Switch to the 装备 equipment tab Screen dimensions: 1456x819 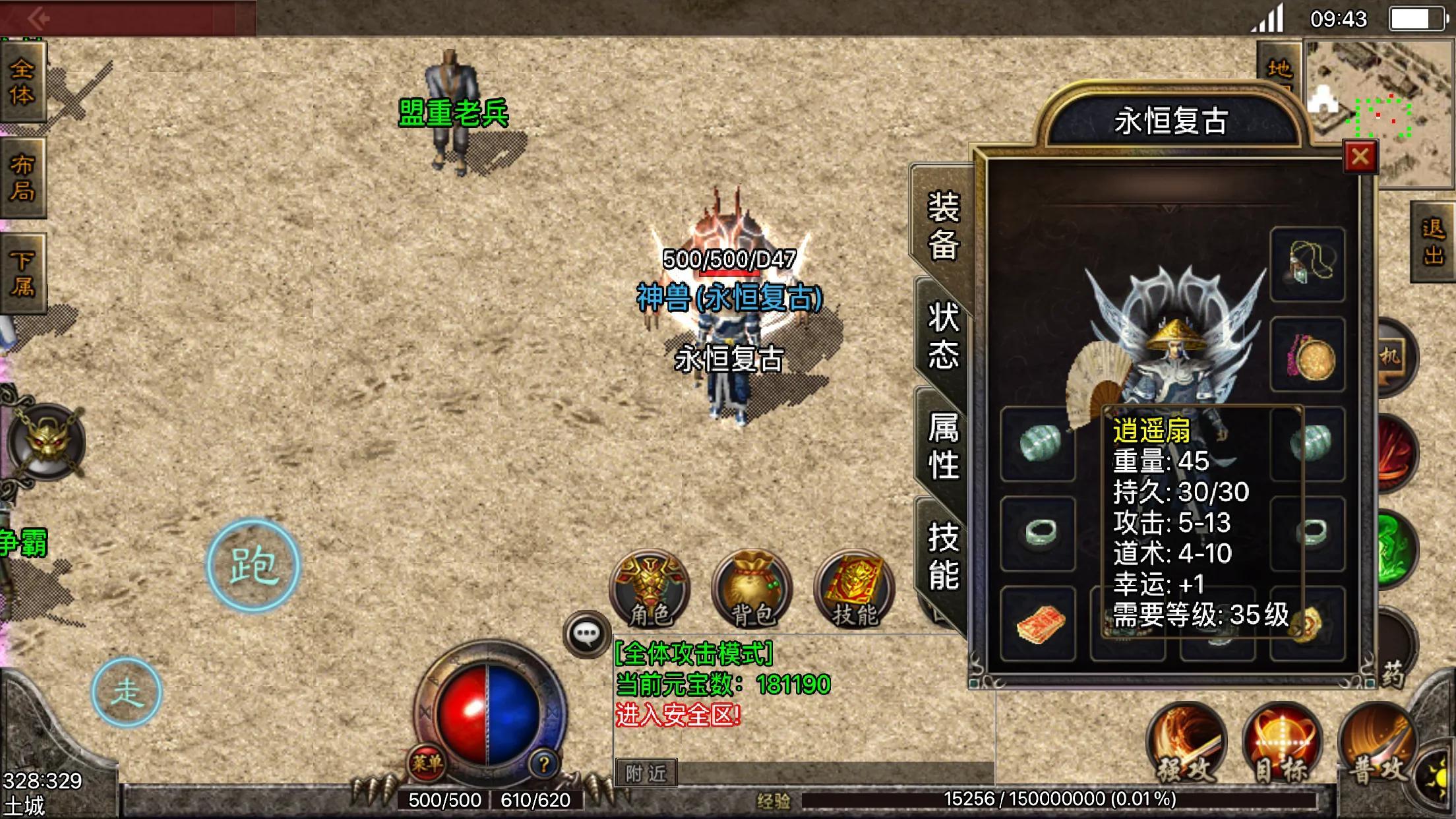click(x=943, y=226)
